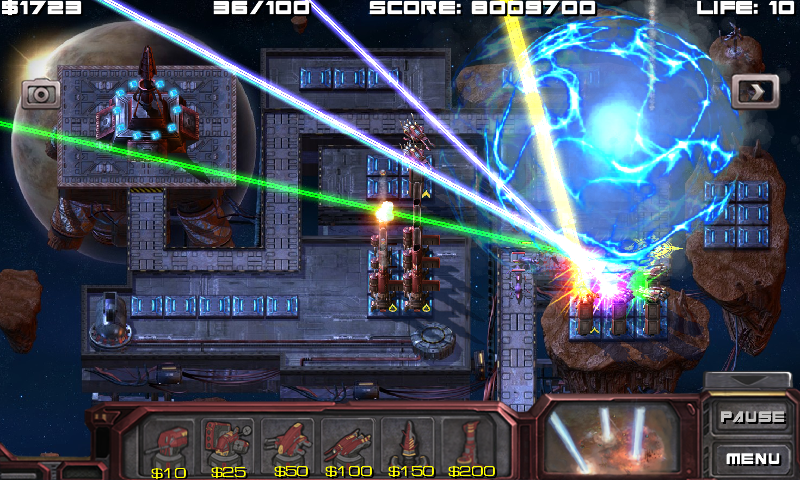This screenshot has height=480, width=800.
Task: Choose the $150 tower
Action: 410,442
